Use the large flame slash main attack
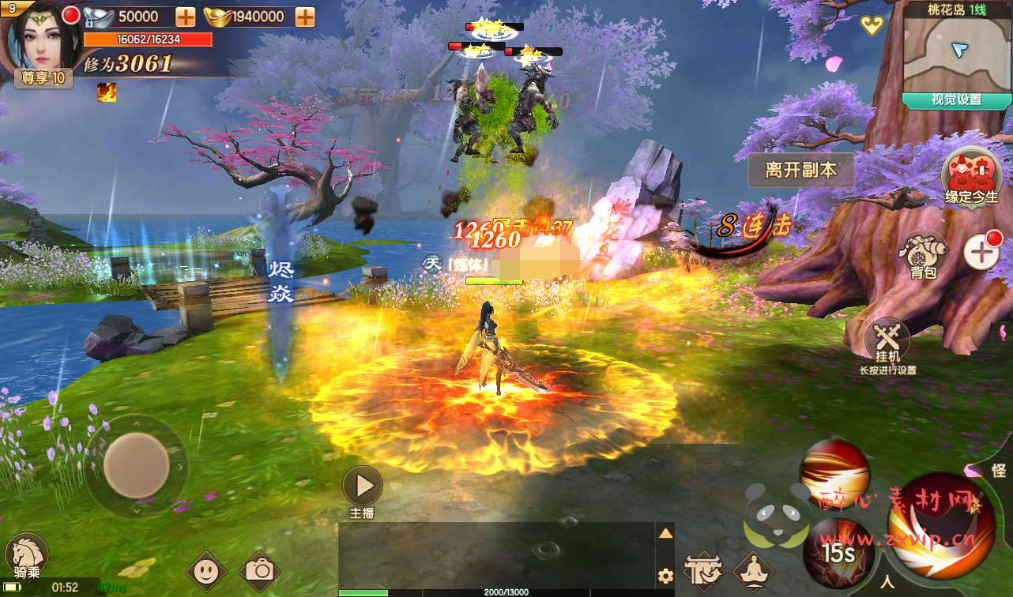Viewport: 1013px width, 597px height. pos(940,528)
